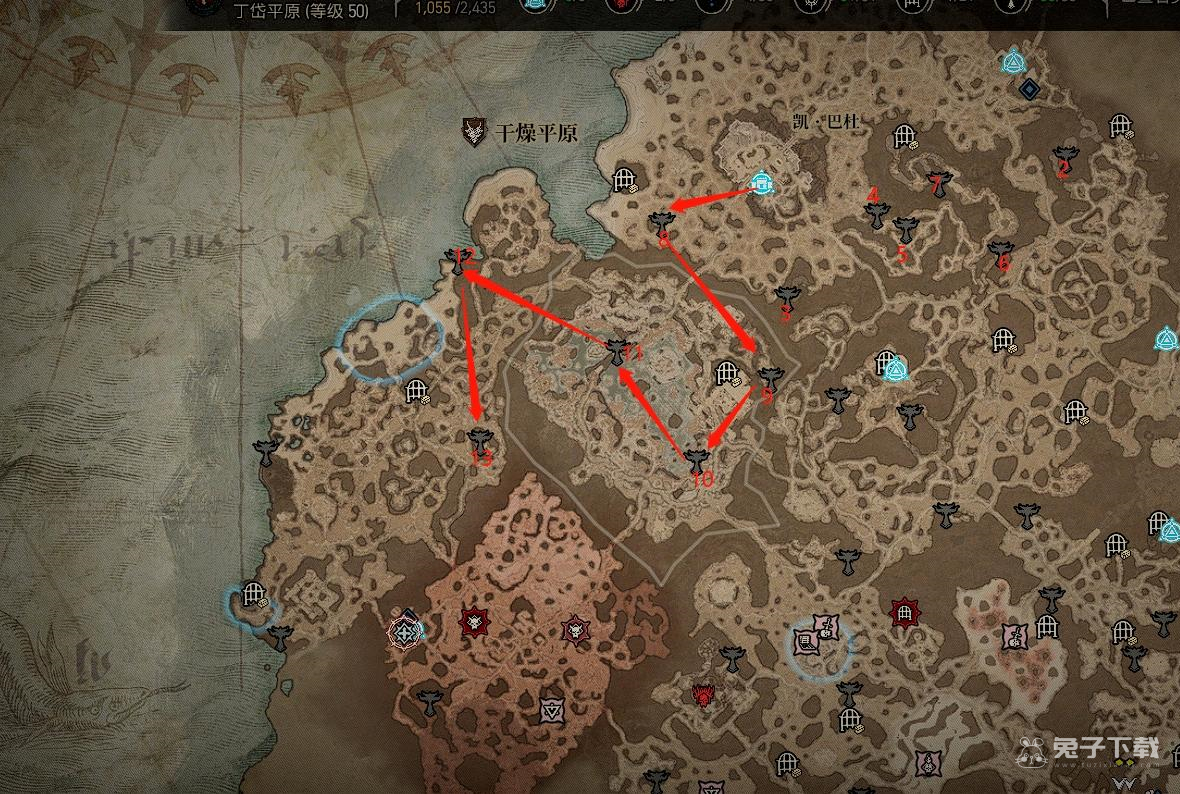The image size is (1180, 794).
Task: Select the Lilith altar marker numbered 13
Action: click(x=481, y=439)
